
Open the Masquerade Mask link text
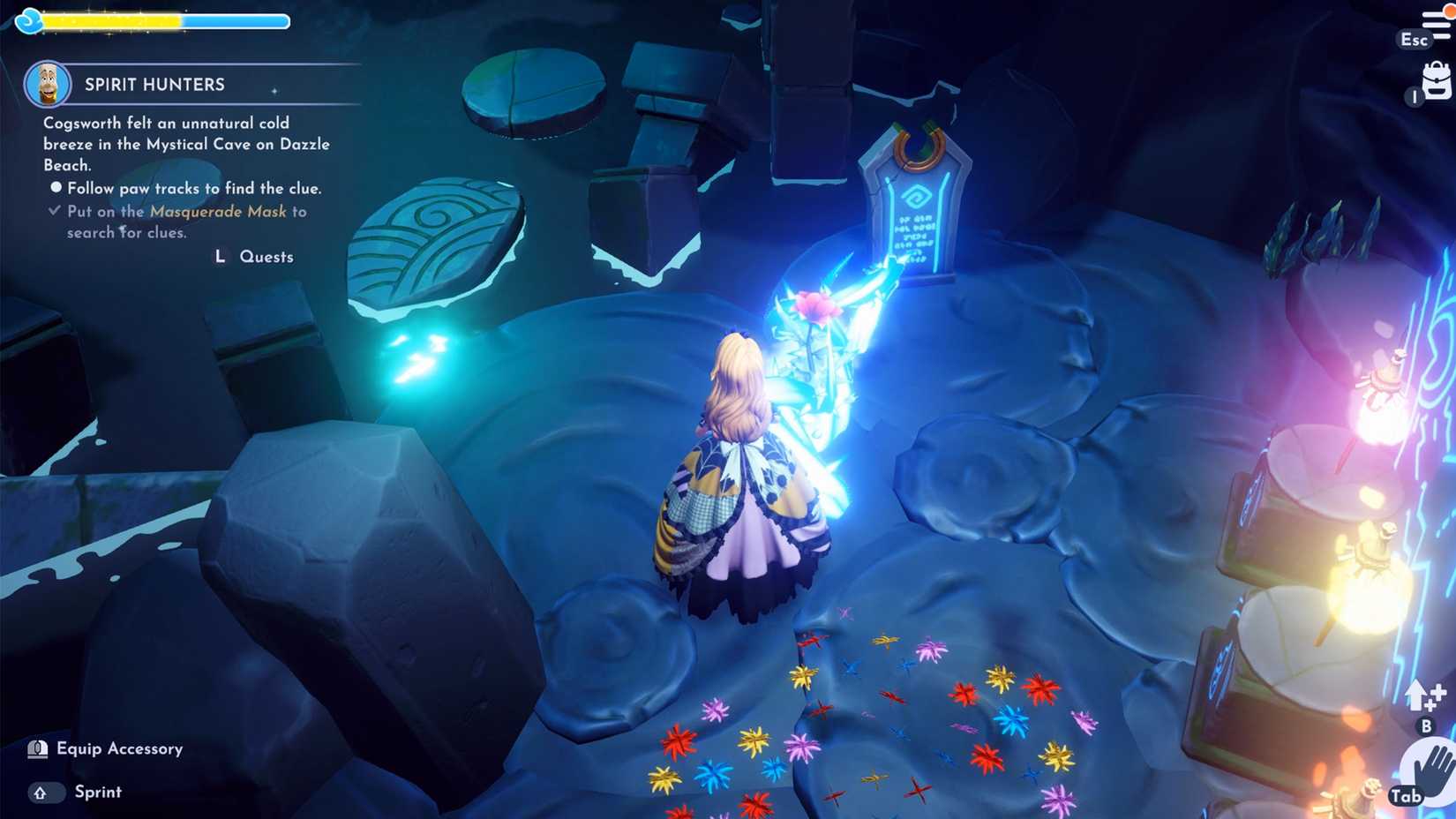pos(219,212)
